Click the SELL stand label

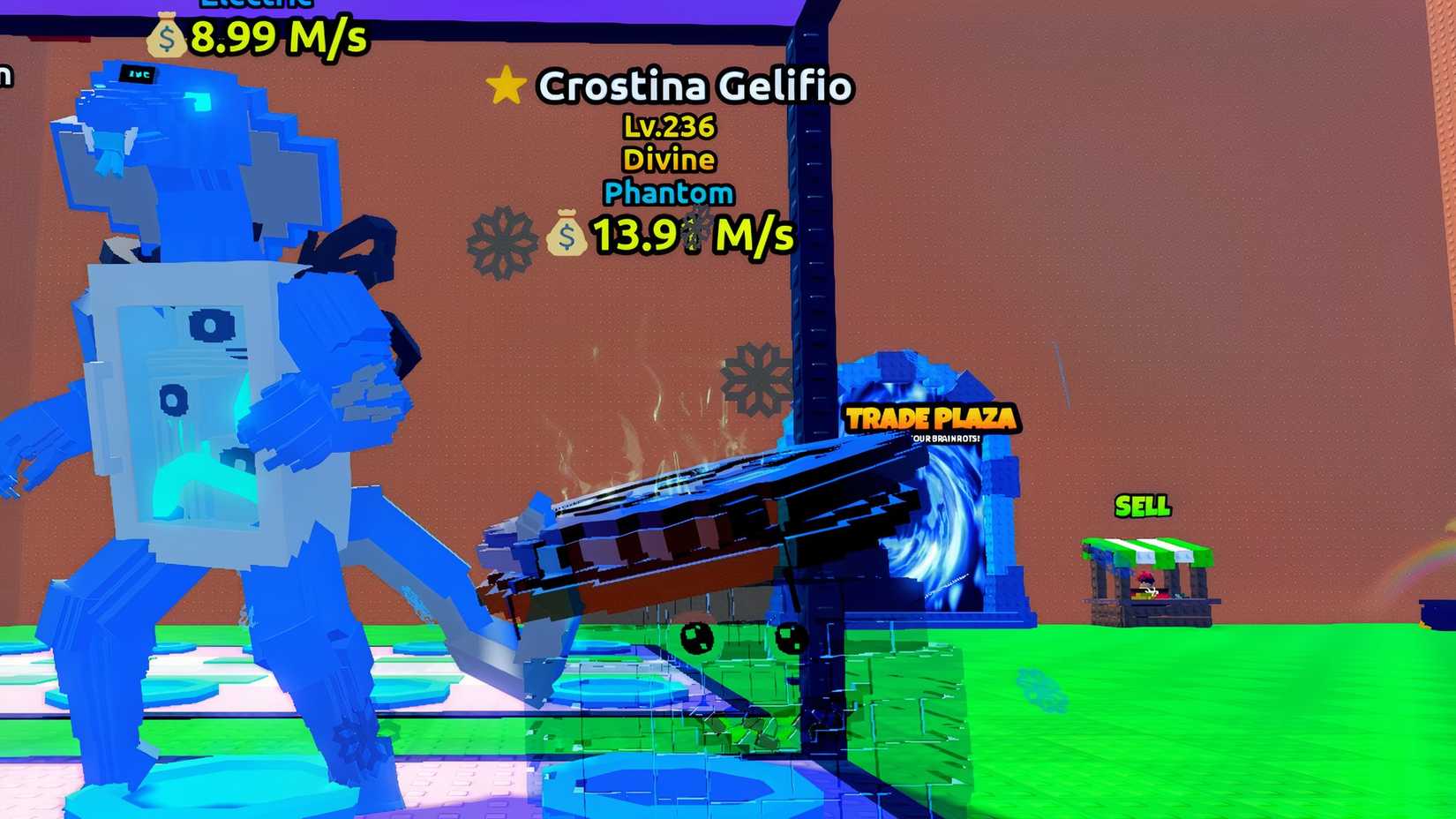1143,506
